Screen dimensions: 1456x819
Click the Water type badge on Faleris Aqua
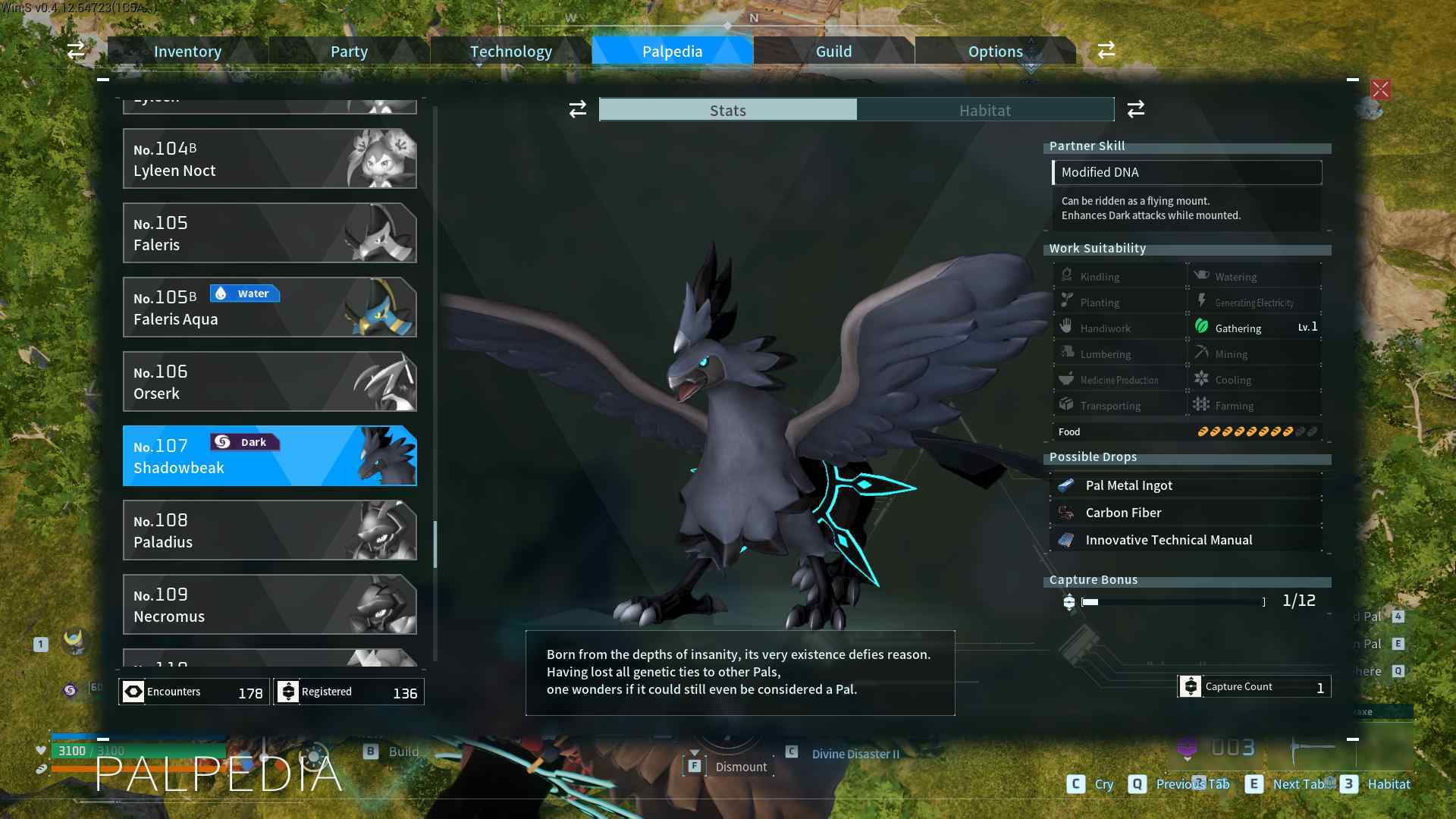(244, 293)
